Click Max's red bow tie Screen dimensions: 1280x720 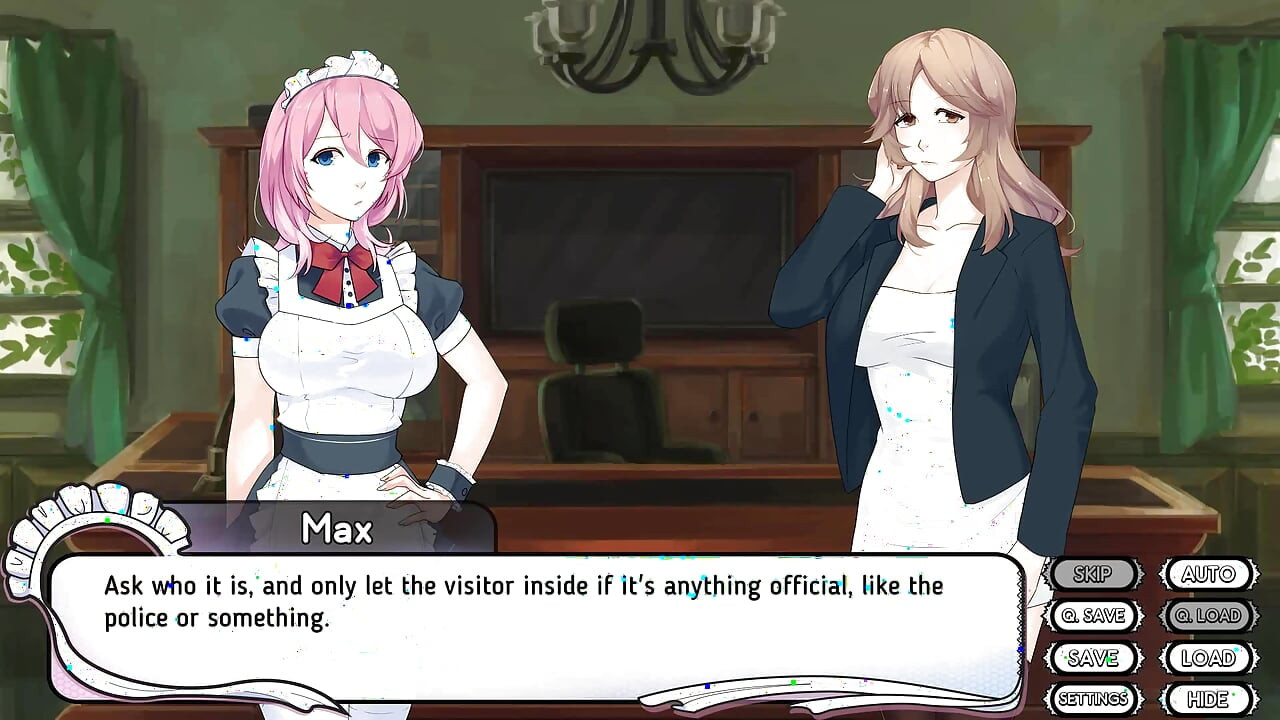(345, 256)
